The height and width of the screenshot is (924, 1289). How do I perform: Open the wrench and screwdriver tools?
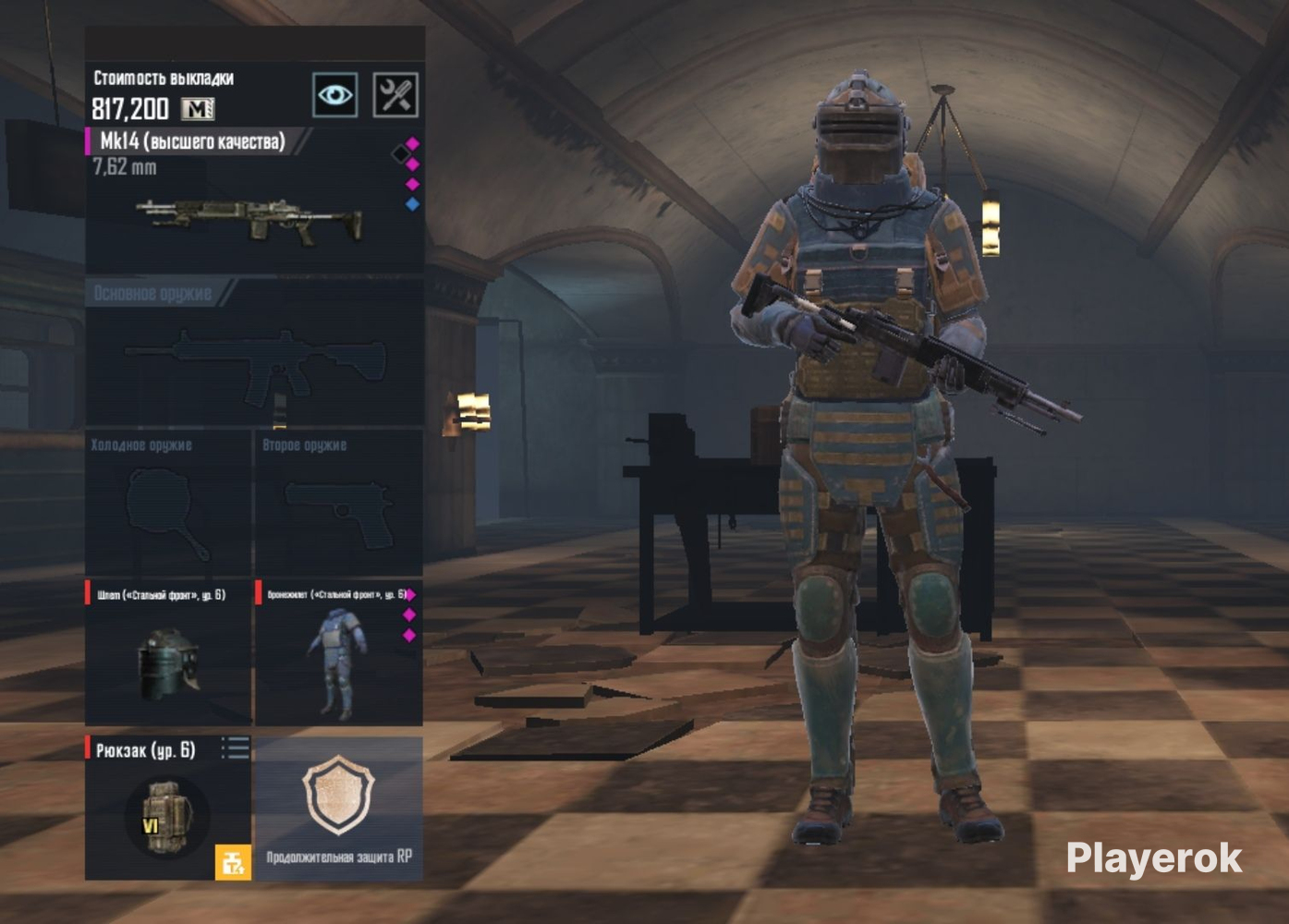coord(395,95)
